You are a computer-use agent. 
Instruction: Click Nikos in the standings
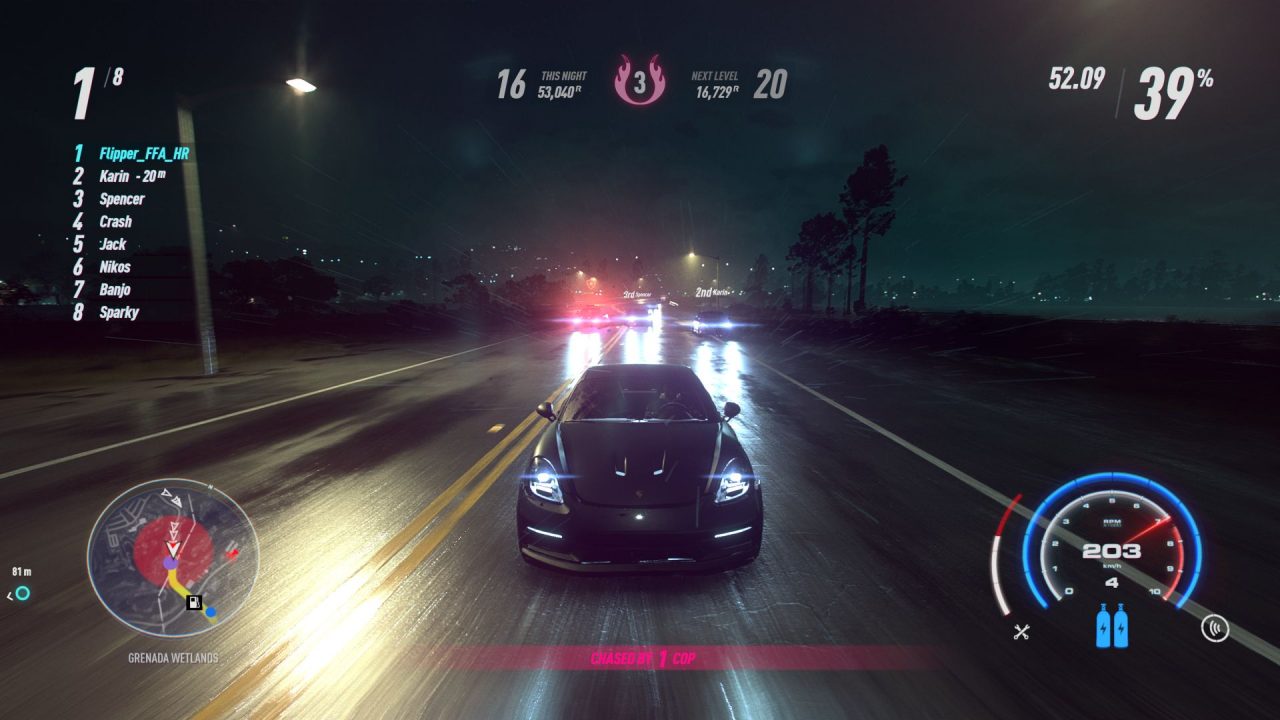115,267
